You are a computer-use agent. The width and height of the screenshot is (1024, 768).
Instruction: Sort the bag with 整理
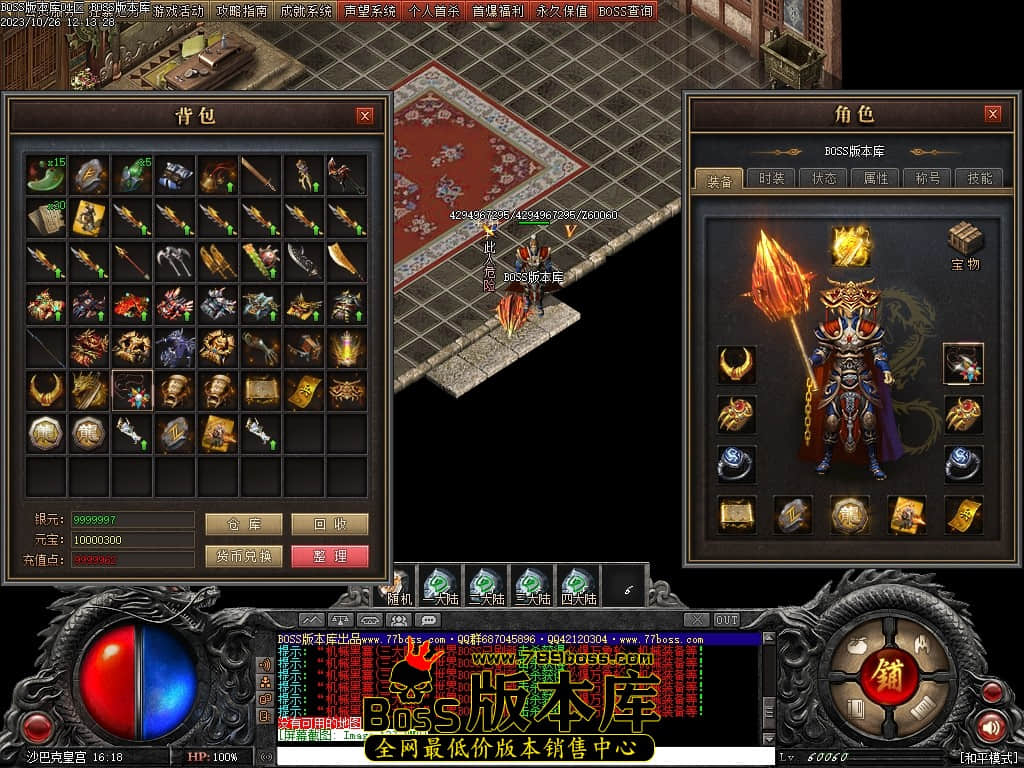pyautogui.click(x=330, y=556)
